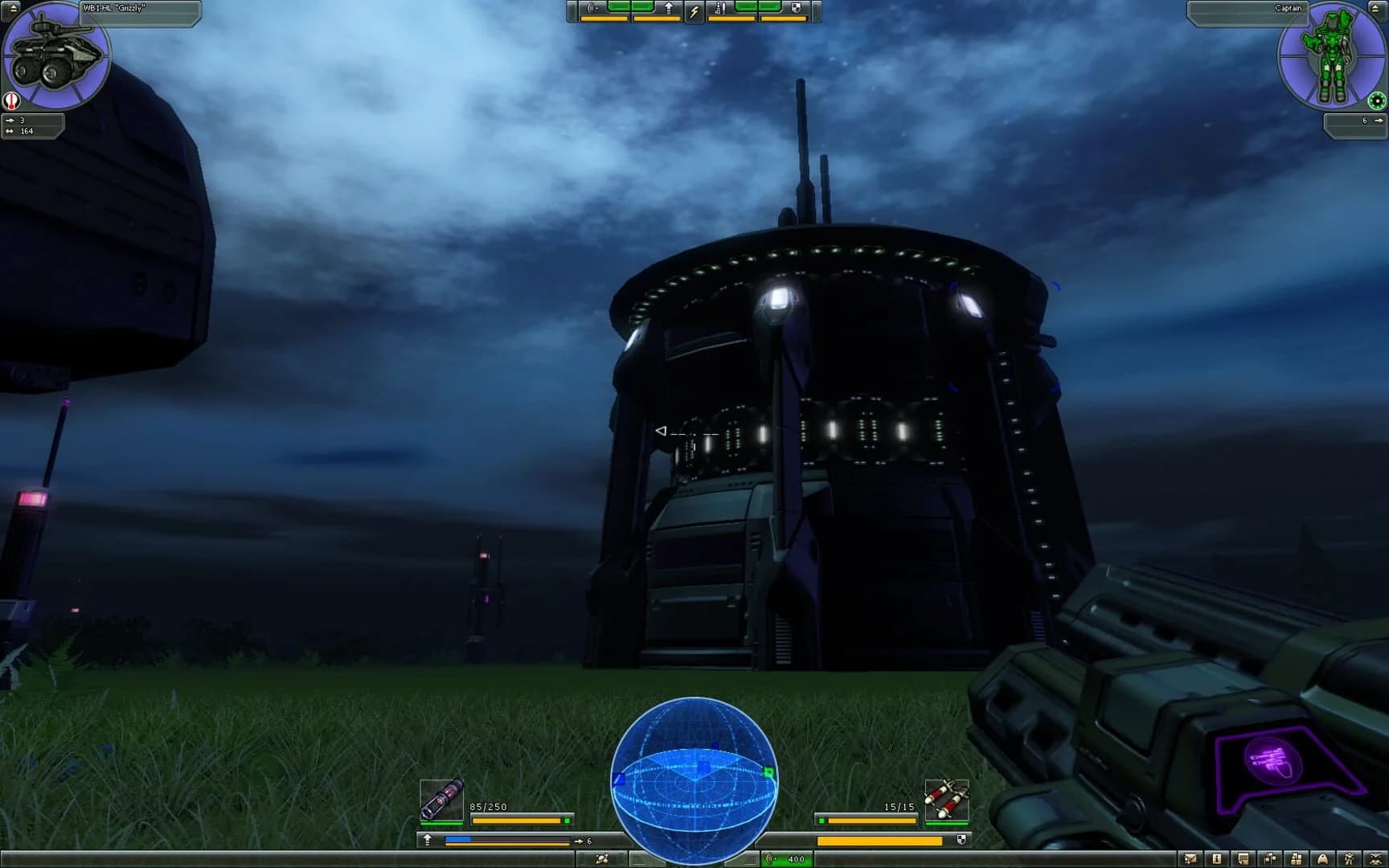Viewport: 1389px width, 868px height.
Task: Select the rifle weapon thumbnail showing 85/250
Action: coord(440,798)
